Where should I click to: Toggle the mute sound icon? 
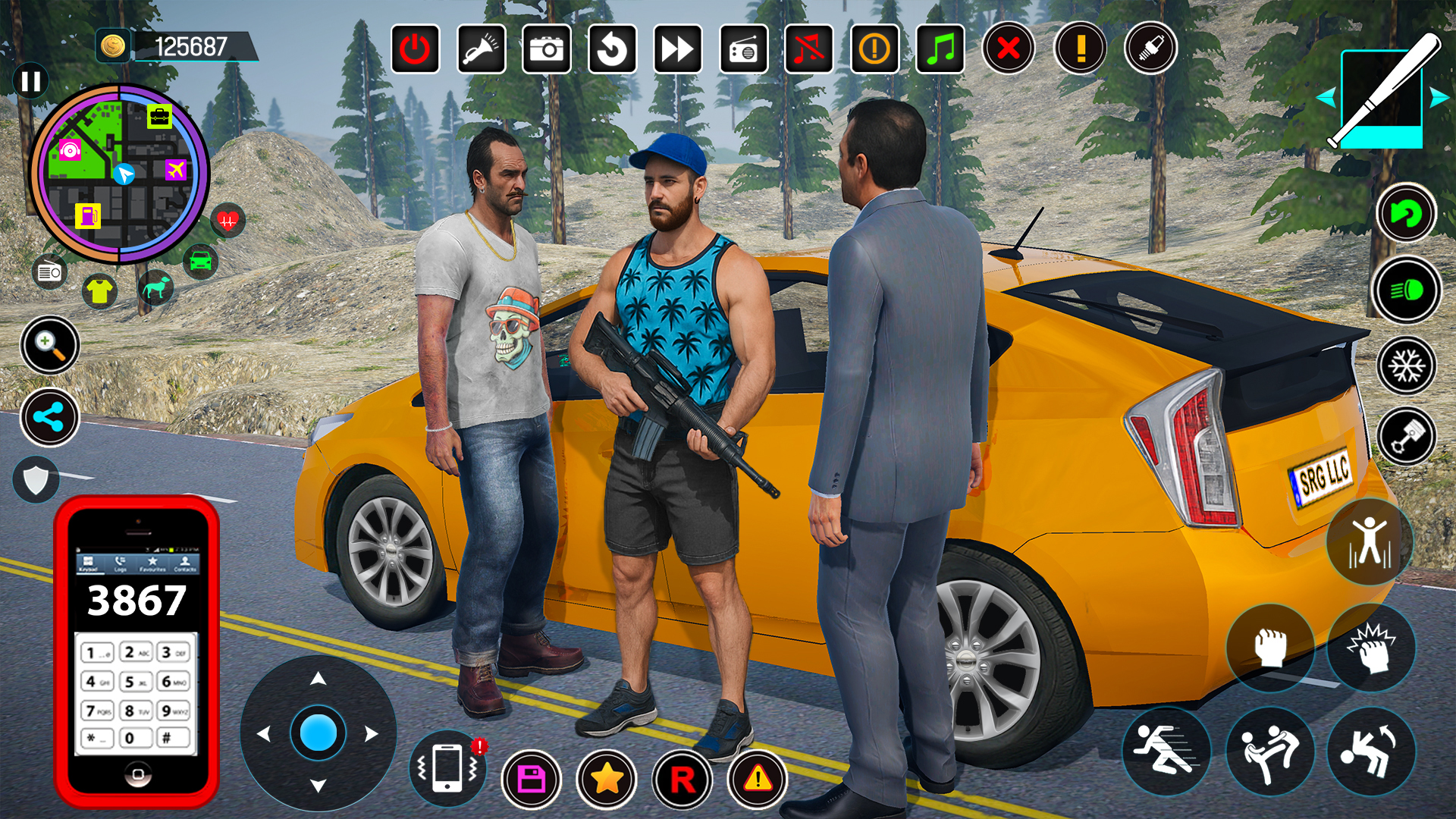pyautogui.click(x=808, y=49)
